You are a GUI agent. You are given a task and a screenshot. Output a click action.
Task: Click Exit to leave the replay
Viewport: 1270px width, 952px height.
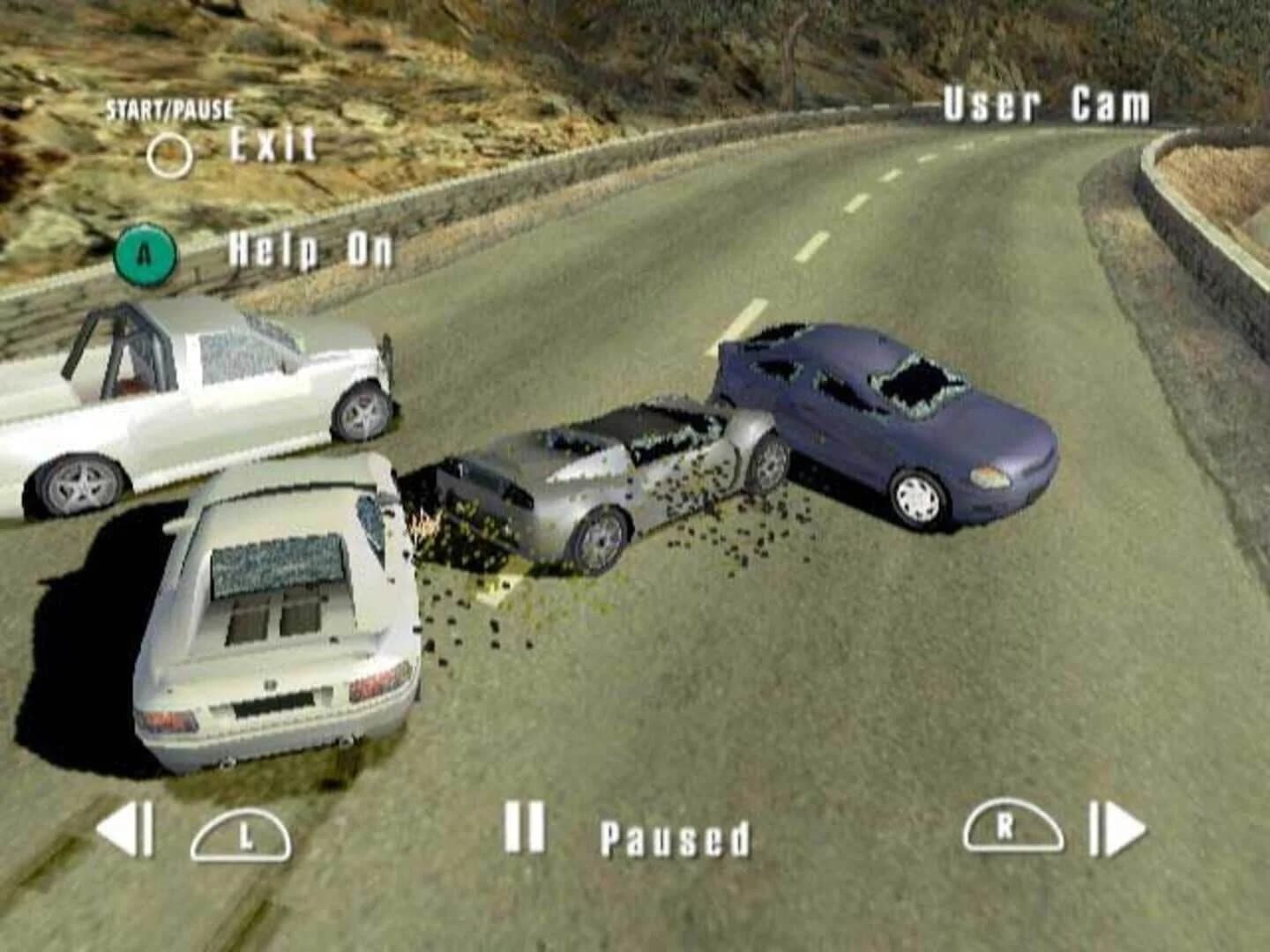[272, 145]
